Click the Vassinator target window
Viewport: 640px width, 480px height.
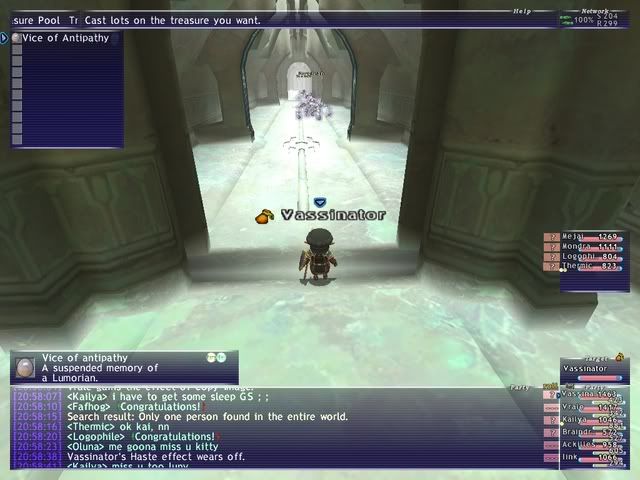click(594, 368)
